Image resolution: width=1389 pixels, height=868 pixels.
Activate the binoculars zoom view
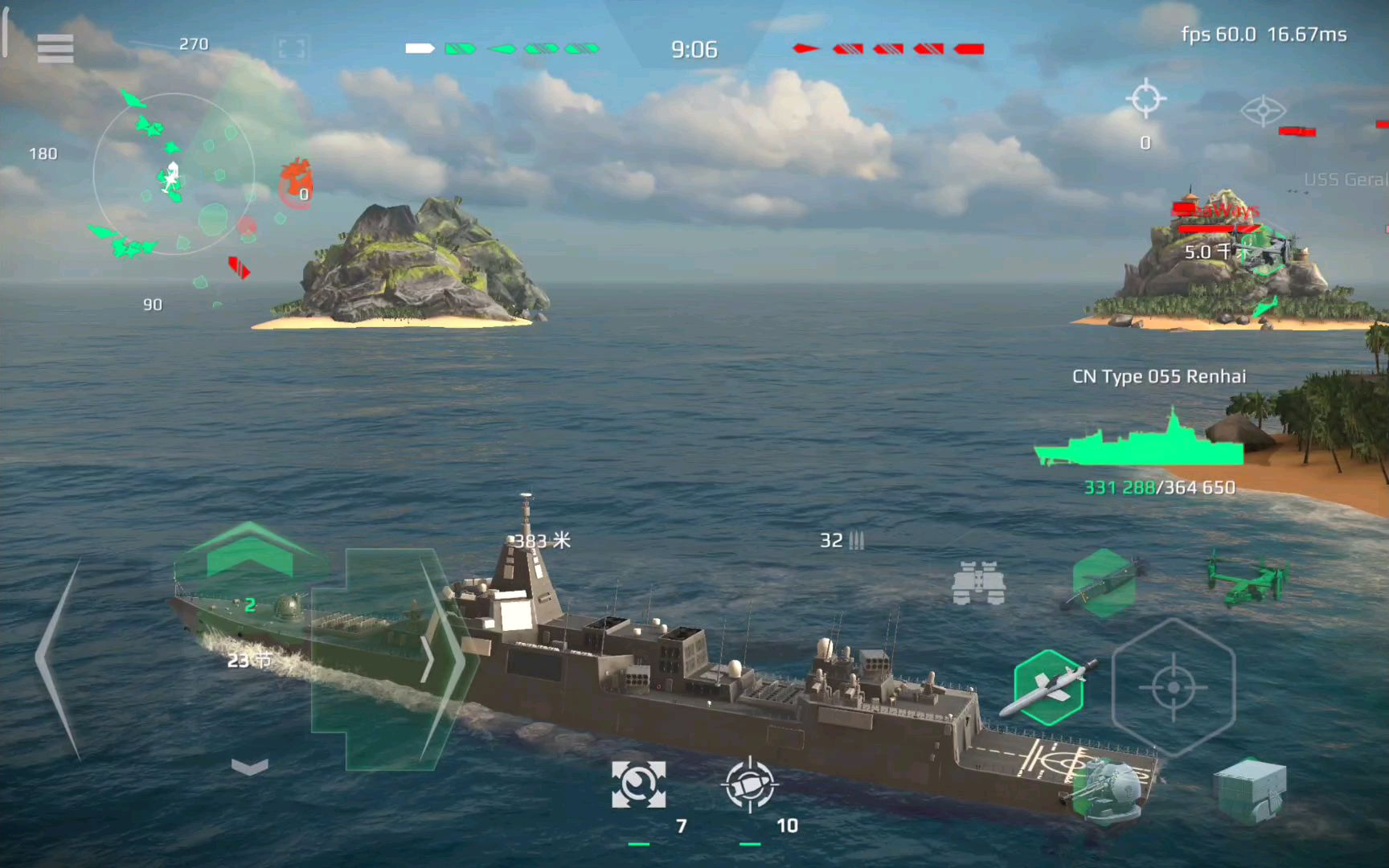coord(978,583)
